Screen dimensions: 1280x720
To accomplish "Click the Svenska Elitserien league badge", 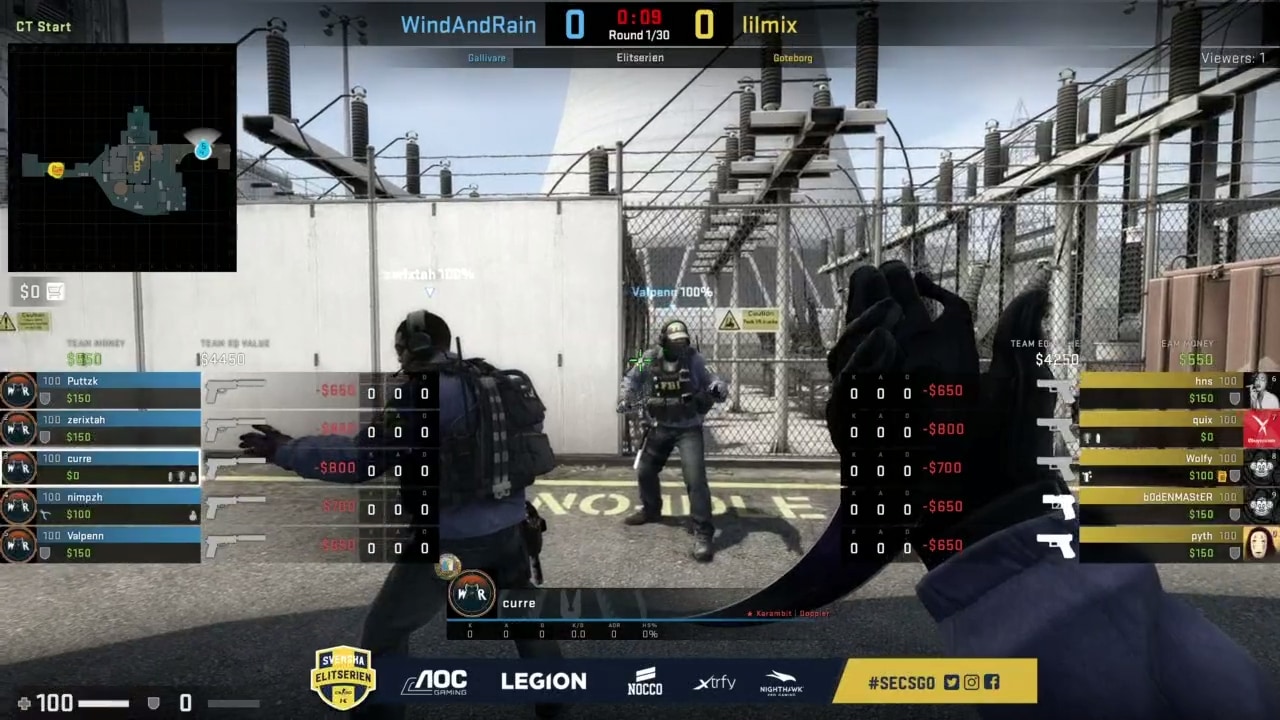I will (x=343, y=677).
